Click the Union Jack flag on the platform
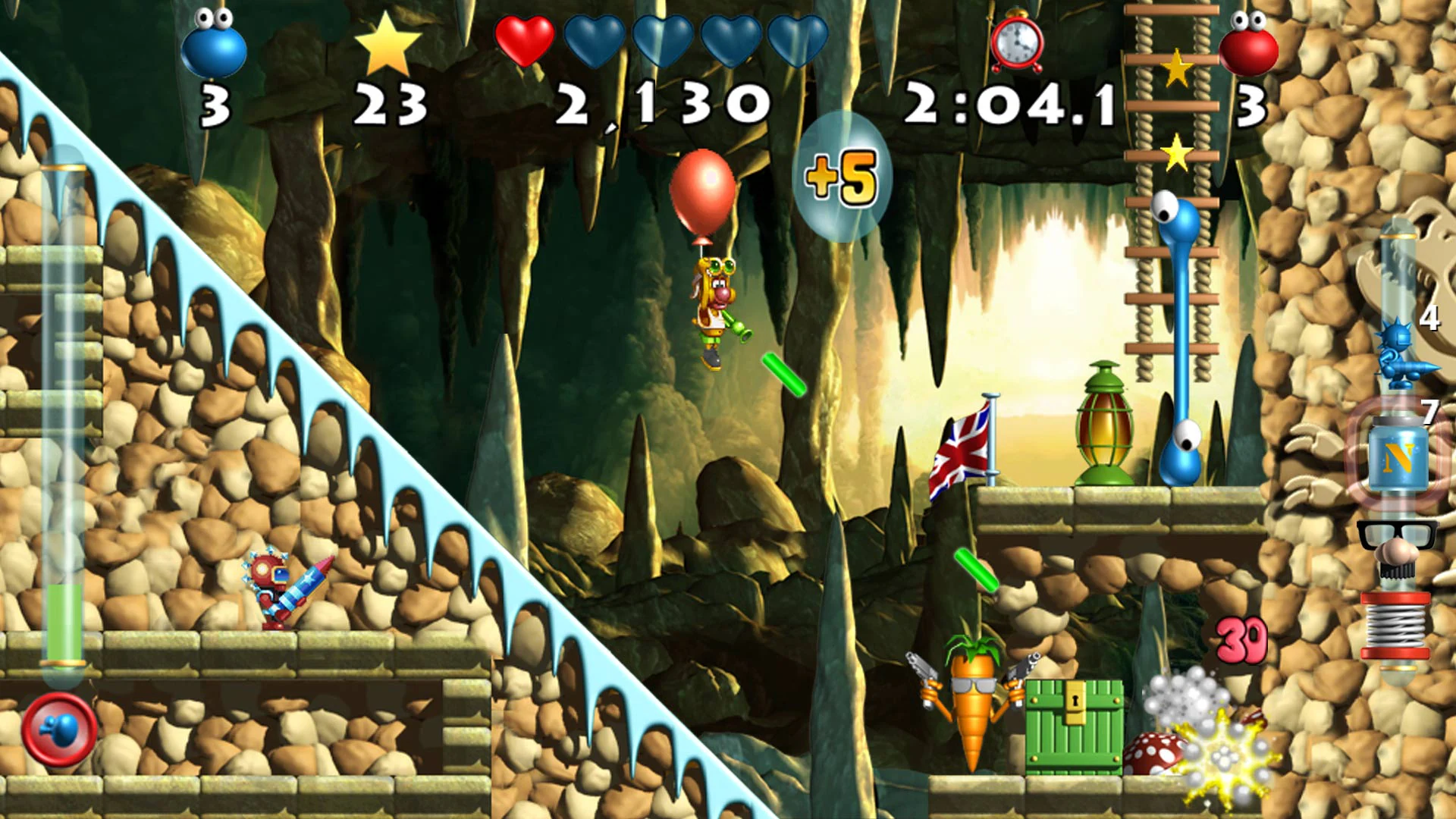Image resolution: width=1456 pixels, height=819 pixels. pyautogui.click(x=961, y=449)
